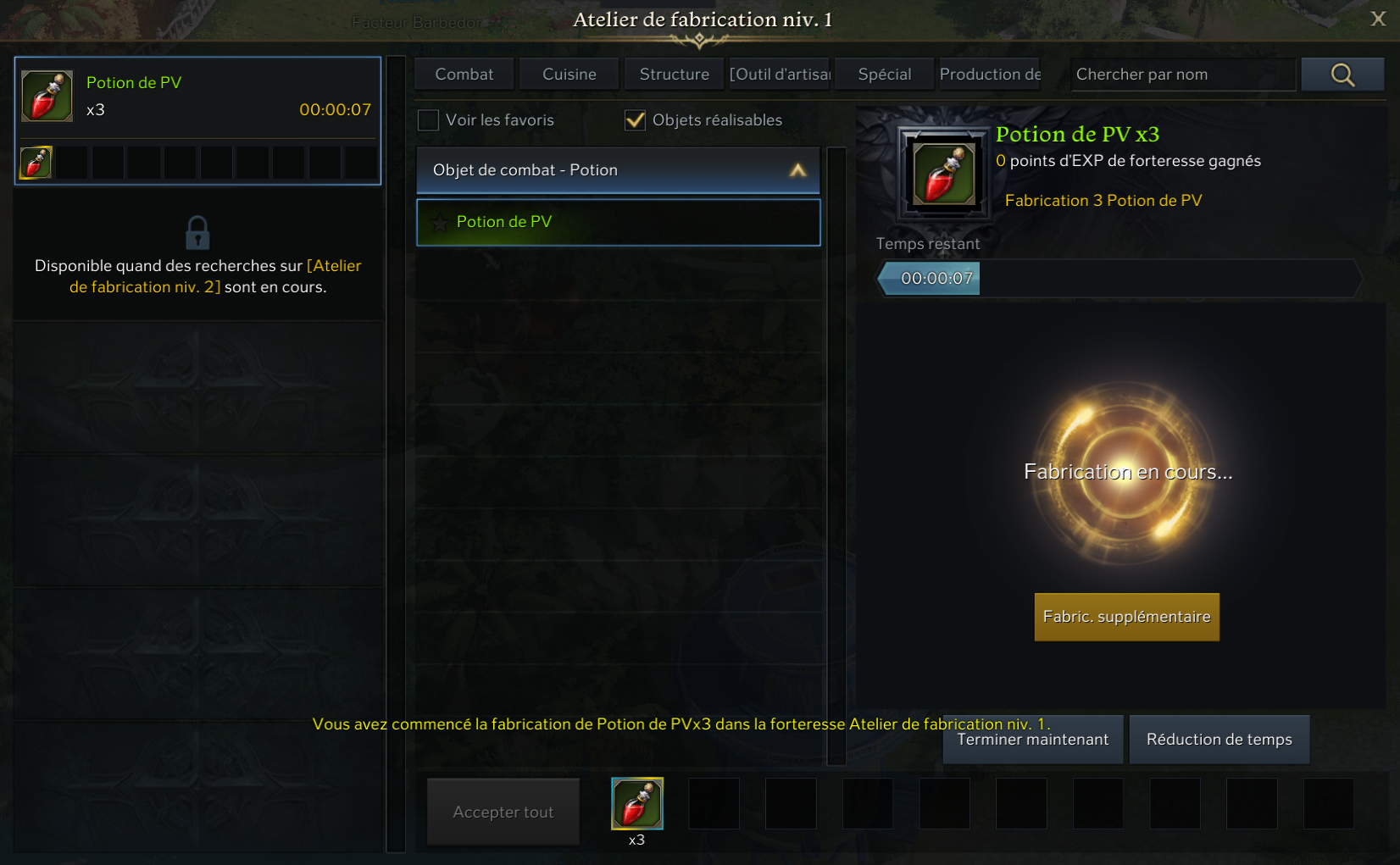
Task: Close the Atelier de fabrication window
Action: pos(1378,19)
